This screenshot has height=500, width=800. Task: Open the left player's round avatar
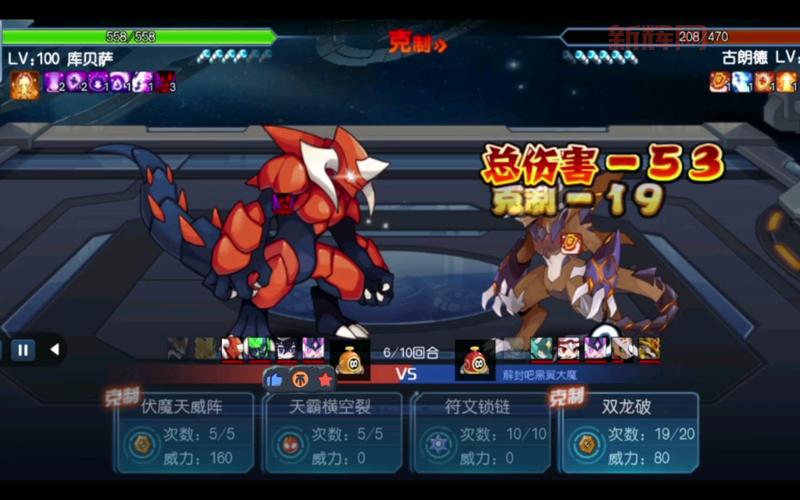click(349, 360)
